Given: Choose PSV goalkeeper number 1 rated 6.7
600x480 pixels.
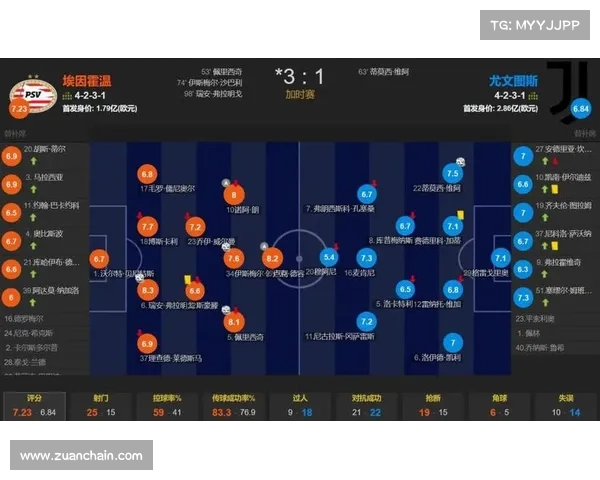Looking at the screenshot, I should [x=98, y=258].
